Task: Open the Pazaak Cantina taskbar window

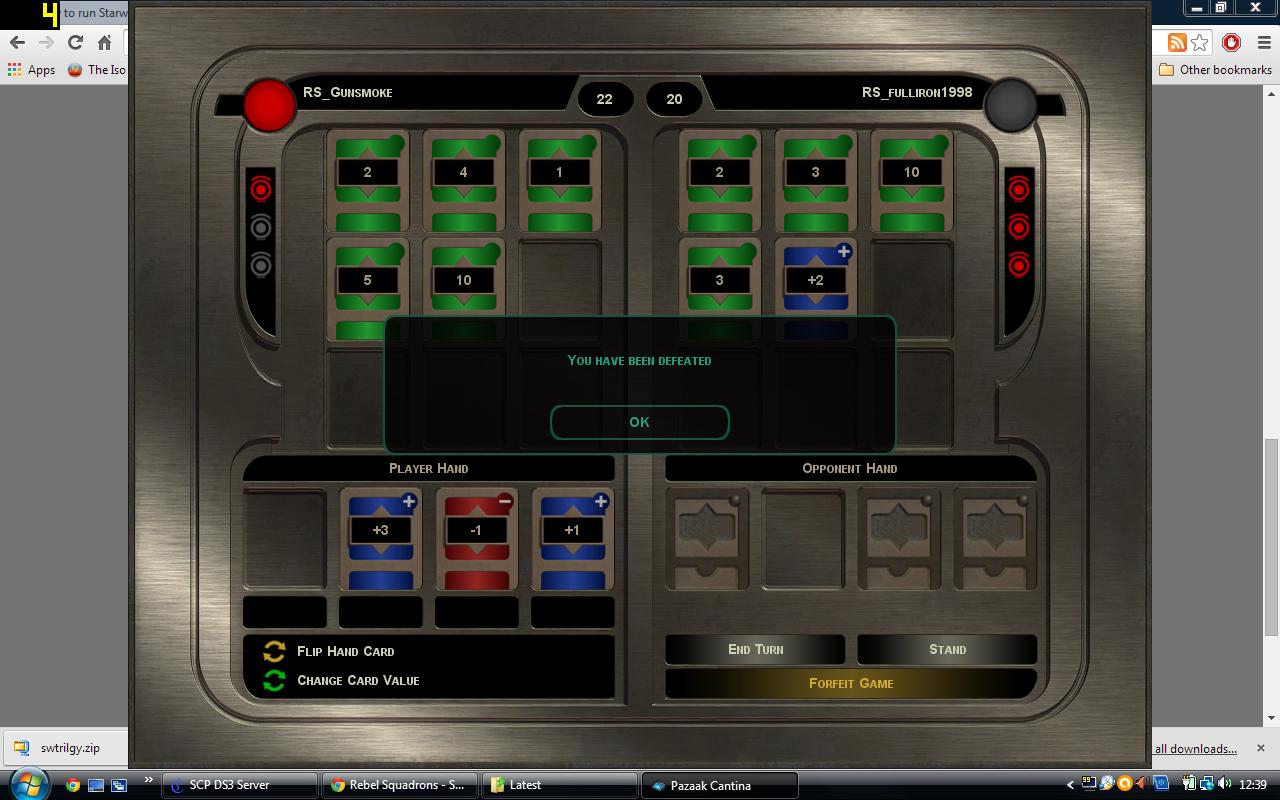Action: pos(719,785)
